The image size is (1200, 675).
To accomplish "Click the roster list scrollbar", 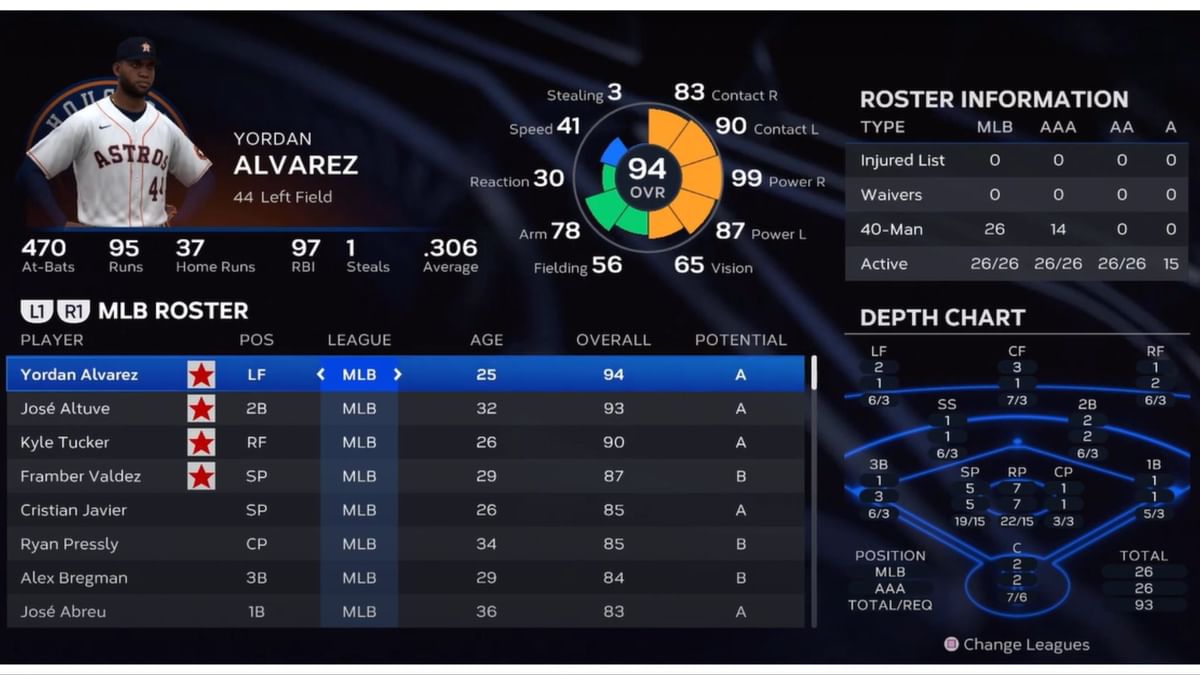I will [x=814, y=373].
